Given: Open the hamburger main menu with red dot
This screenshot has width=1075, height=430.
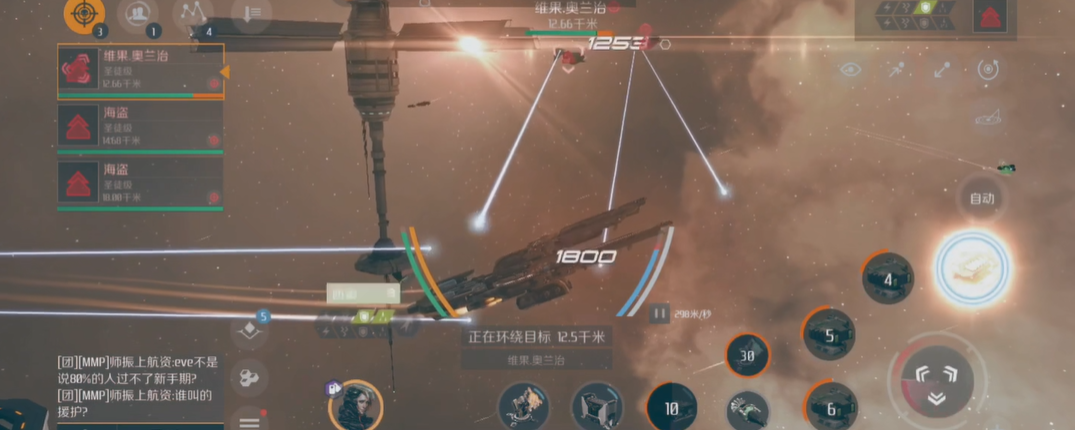Looking at the screenshot, I should pyautogui.click(x=249, y=421).
